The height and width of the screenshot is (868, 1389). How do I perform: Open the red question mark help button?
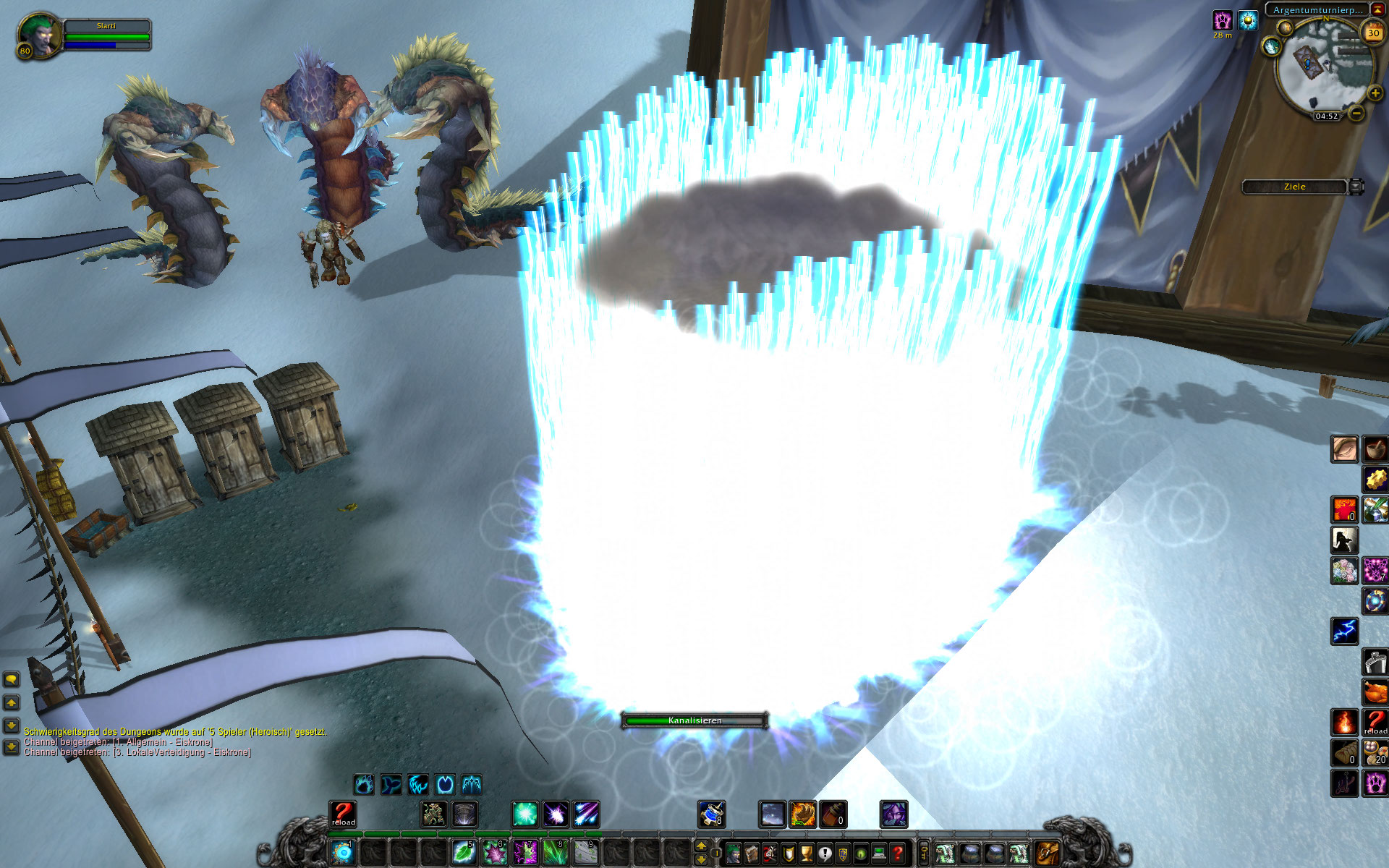pyautogui.click(x=897, y=854)
